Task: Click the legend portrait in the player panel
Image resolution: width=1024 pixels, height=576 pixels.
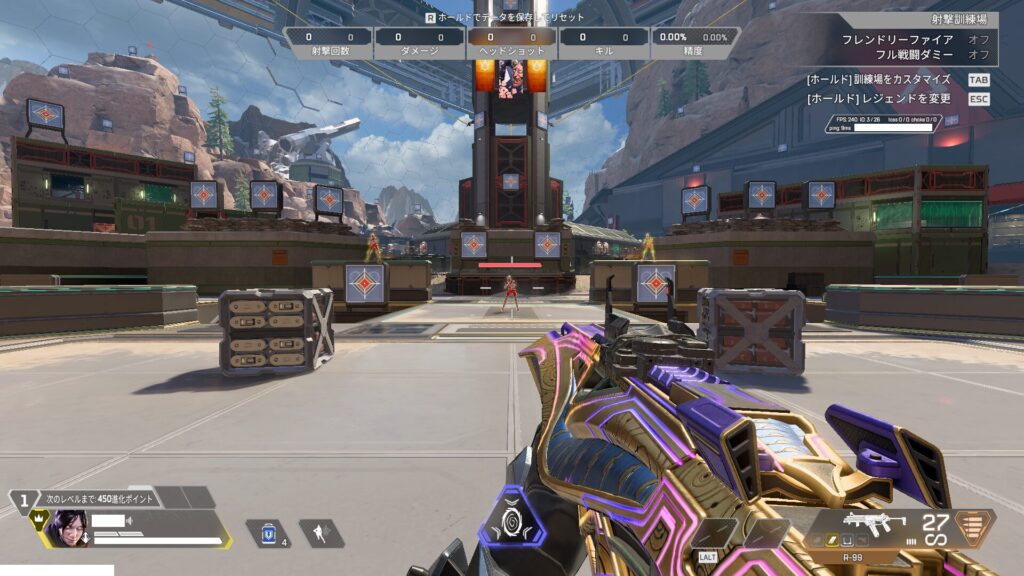Action: point(67,527)
